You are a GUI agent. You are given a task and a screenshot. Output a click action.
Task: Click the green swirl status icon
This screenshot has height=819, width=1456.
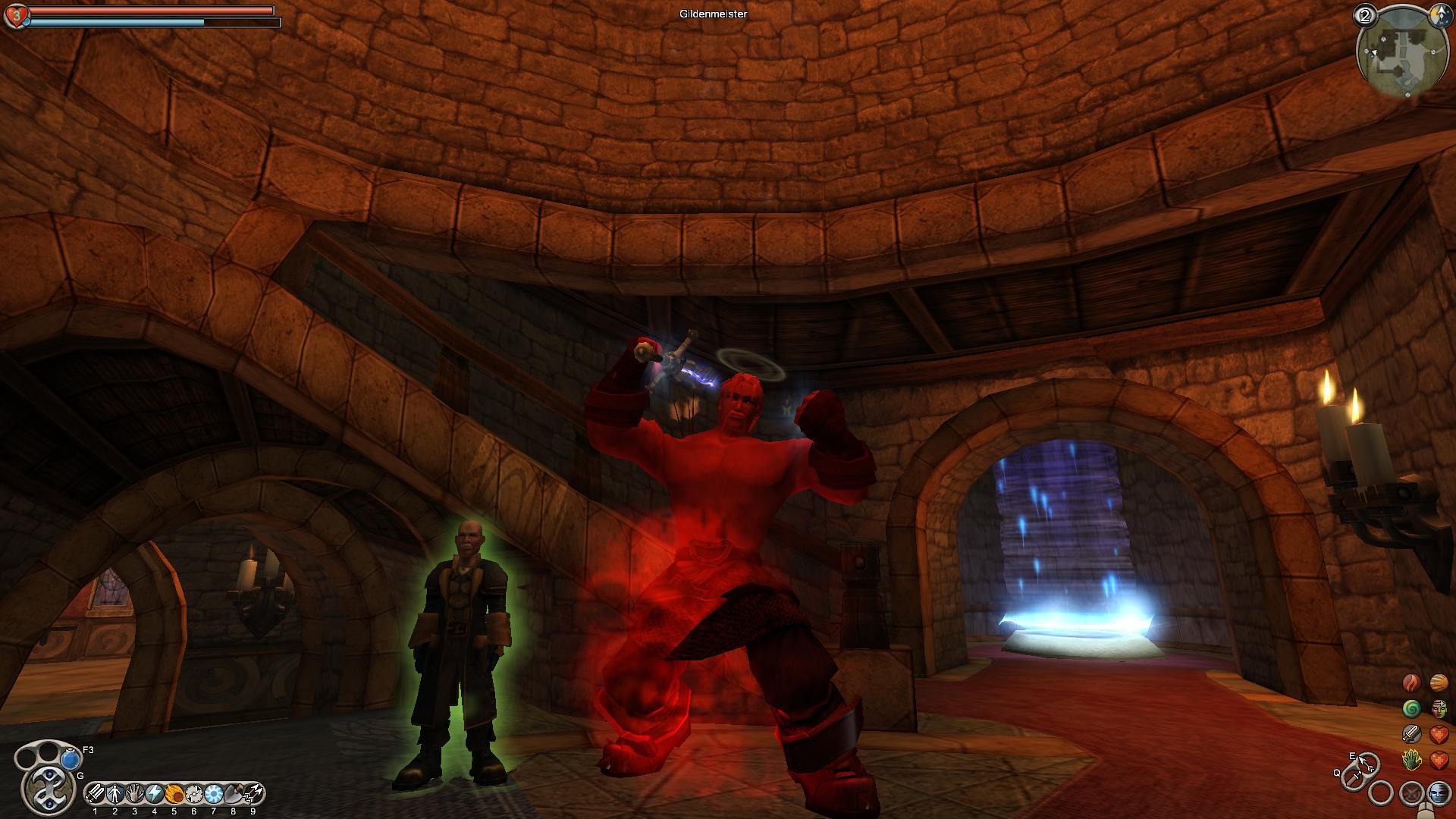pyautogui.click(x=1411, y=709)
